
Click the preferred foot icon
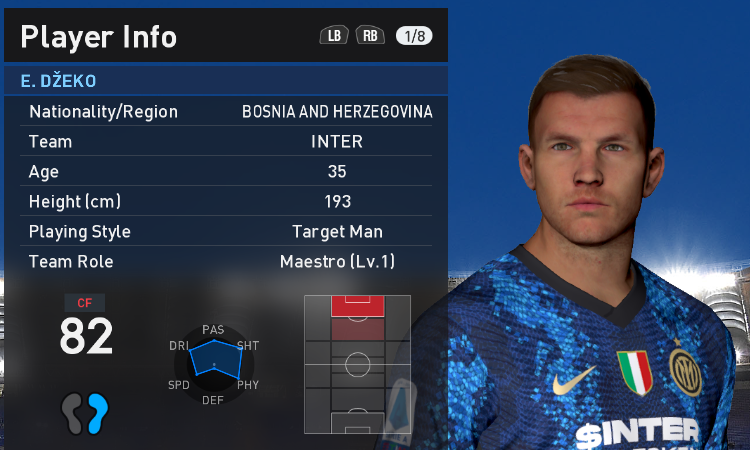84,412
